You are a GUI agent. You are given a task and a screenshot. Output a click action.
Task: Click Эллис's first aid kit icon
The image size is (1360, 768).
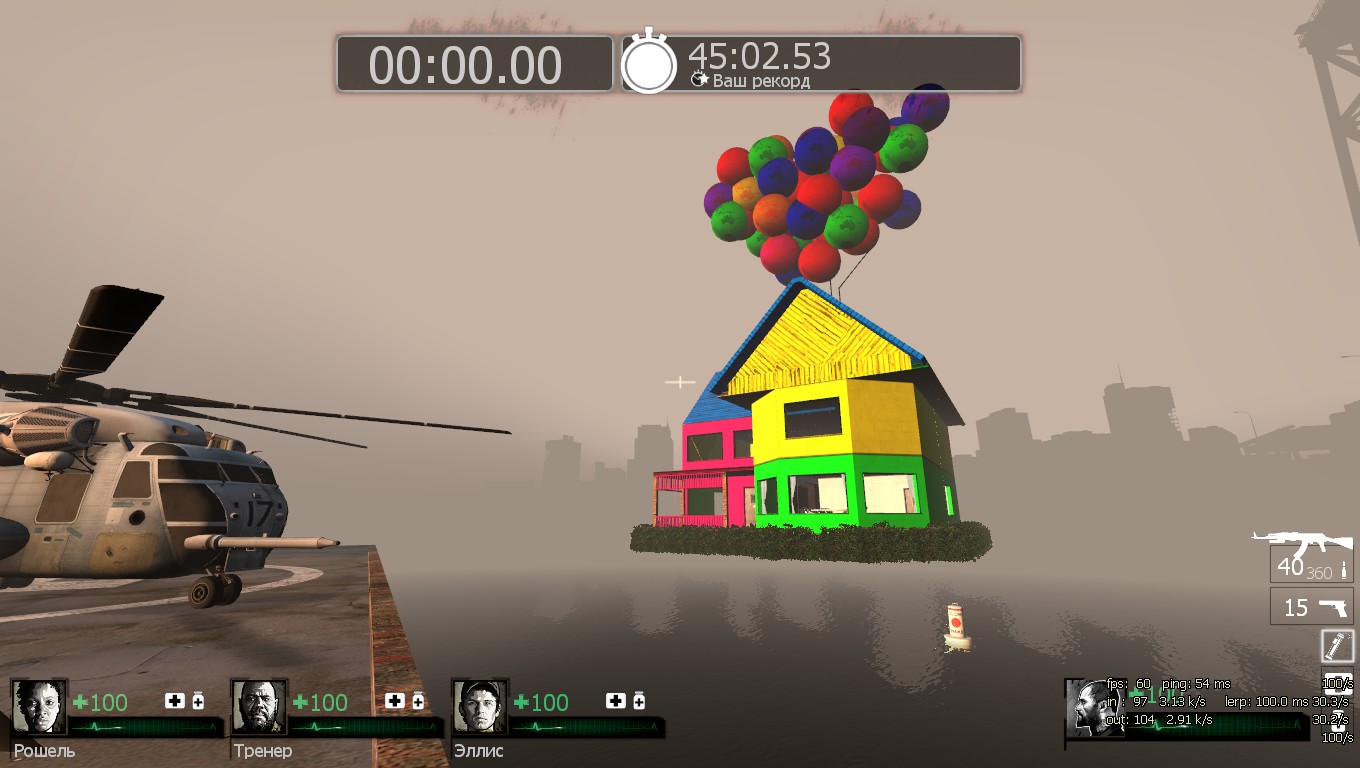616,701
